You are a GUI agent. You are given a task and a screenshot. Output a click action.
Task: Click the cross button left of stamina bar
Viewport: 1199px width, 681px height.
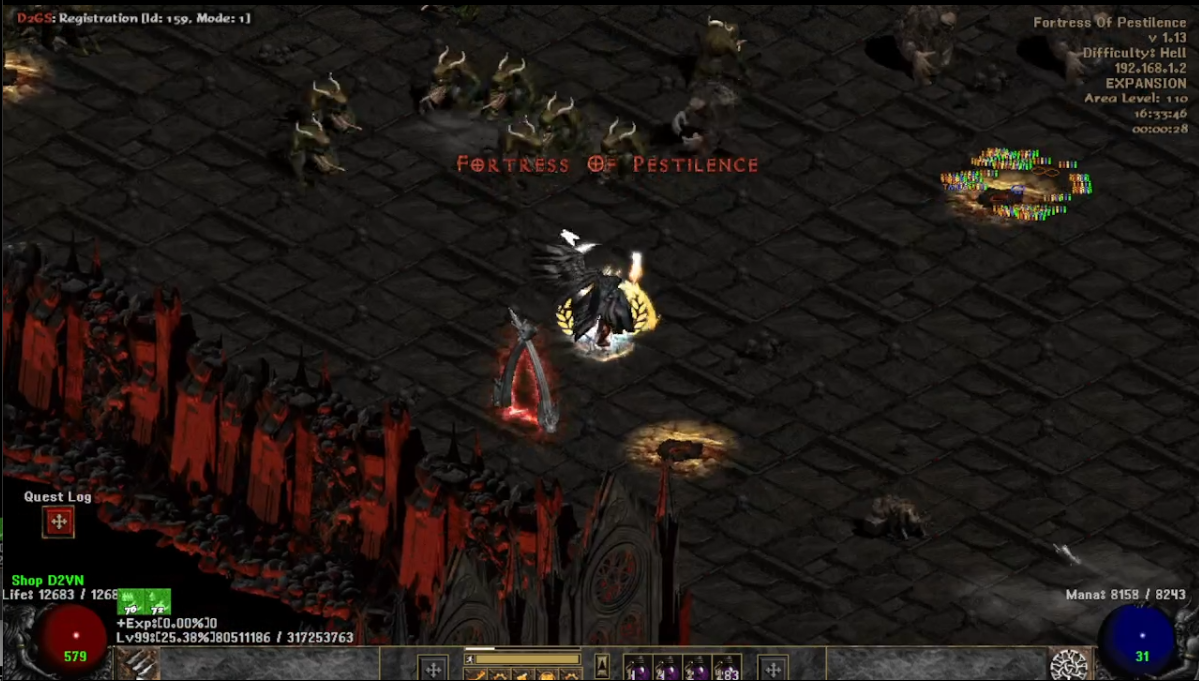(x=433, y=668)
